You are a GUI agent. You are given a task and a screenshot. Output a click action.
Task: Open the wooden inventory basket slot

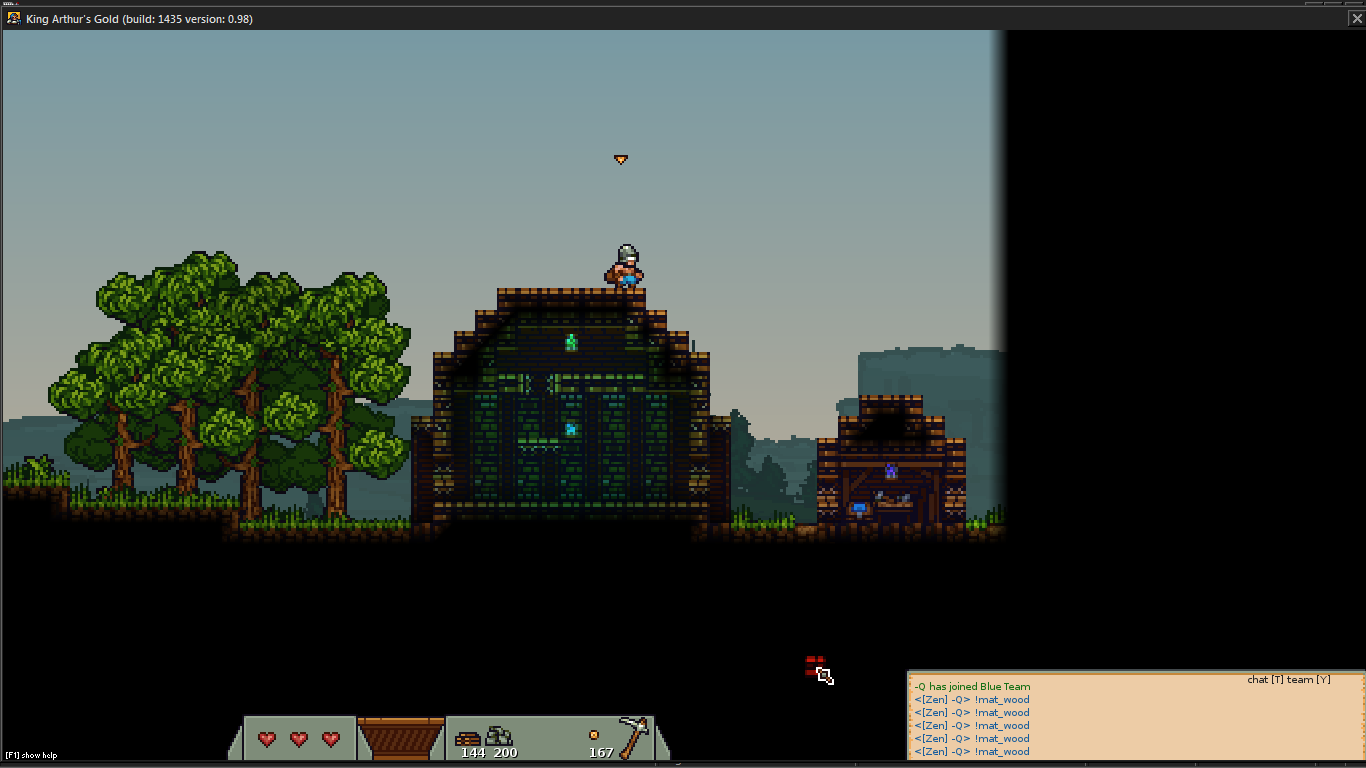point(400,738)
